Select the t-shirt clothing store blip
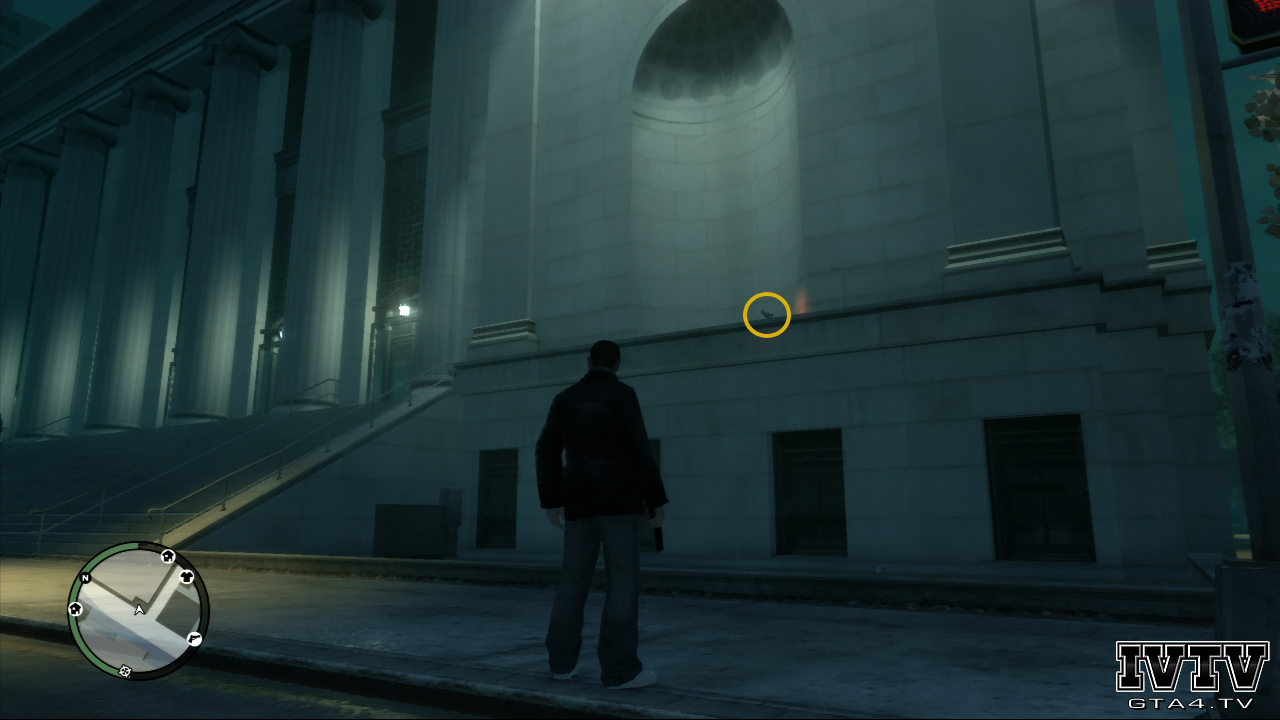This screenshot has height=720, width=1280. tap(186, 576)
